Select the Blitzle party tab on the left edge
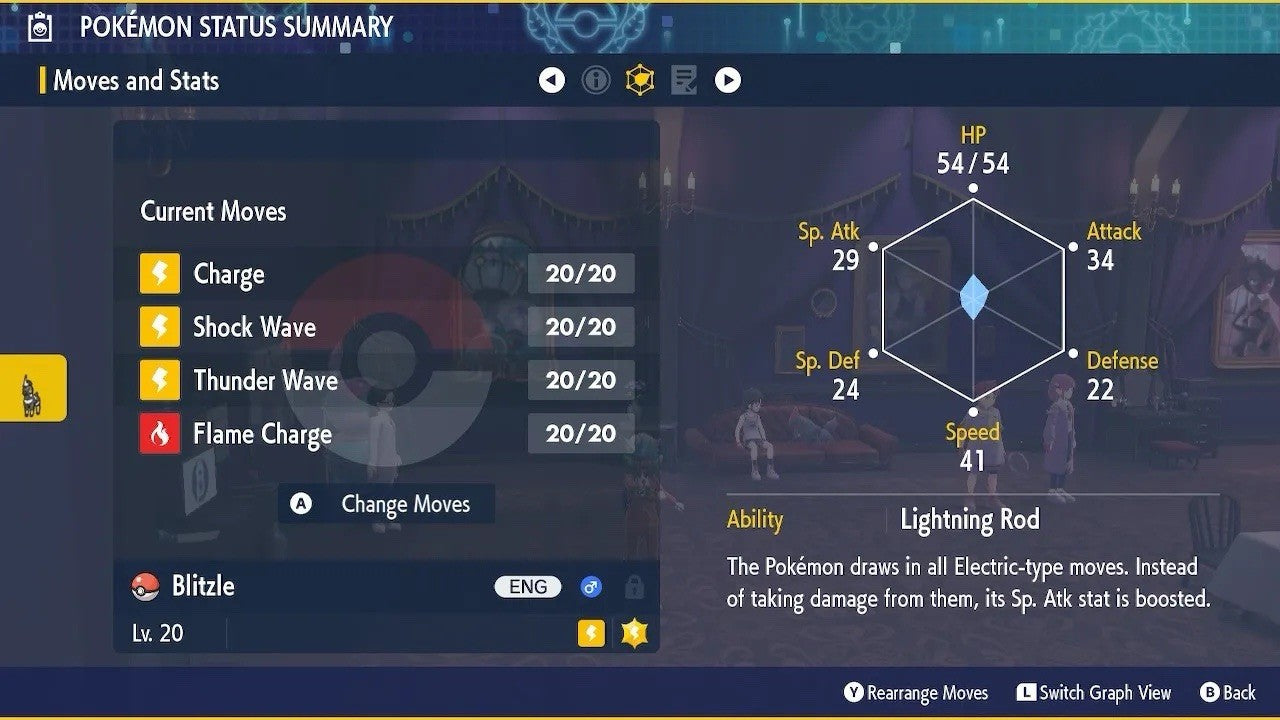 [33, 388]
